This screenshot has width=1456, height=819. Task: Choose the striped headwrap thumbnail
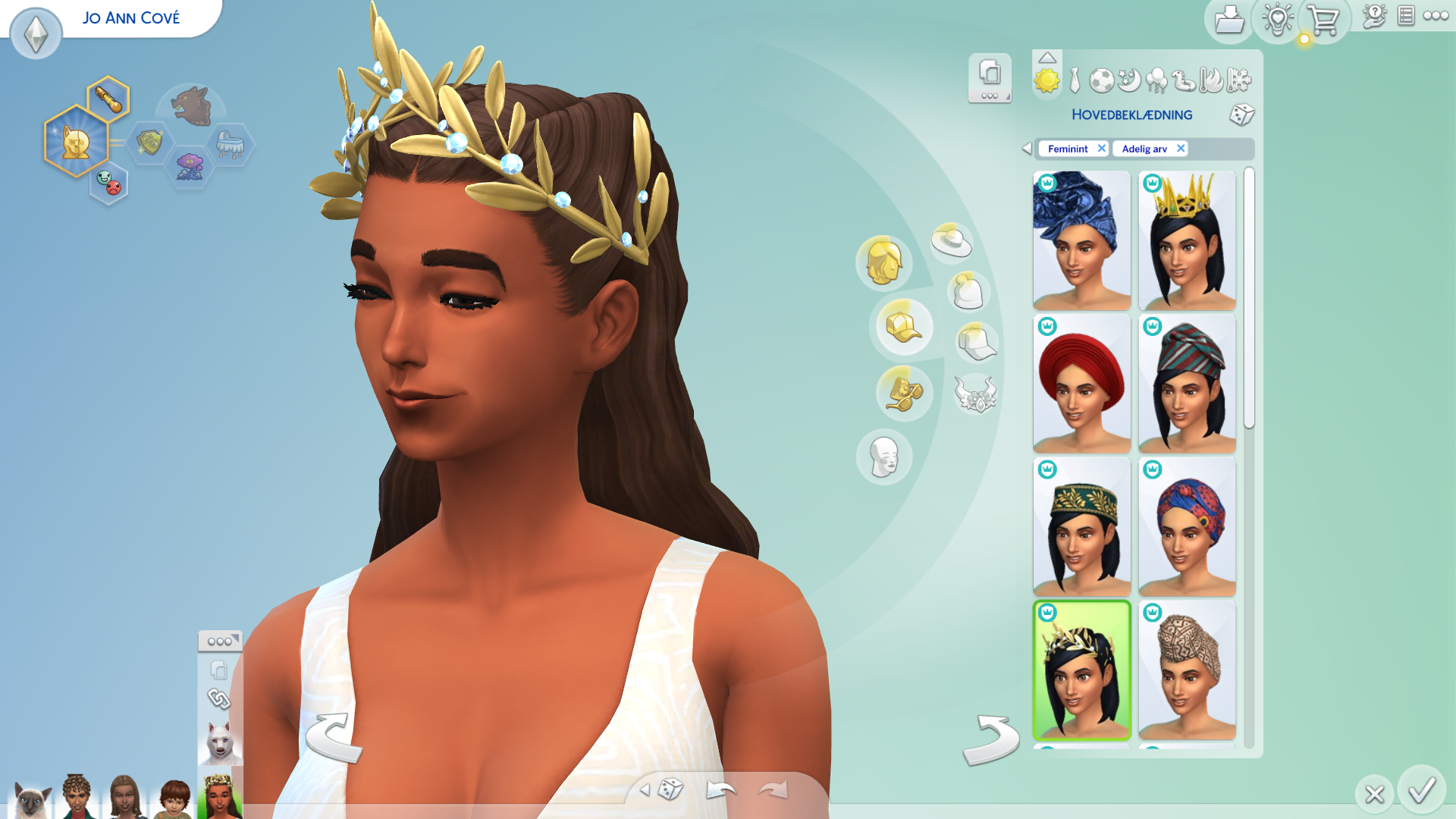pyautogui.click(x=1187, y=384)
